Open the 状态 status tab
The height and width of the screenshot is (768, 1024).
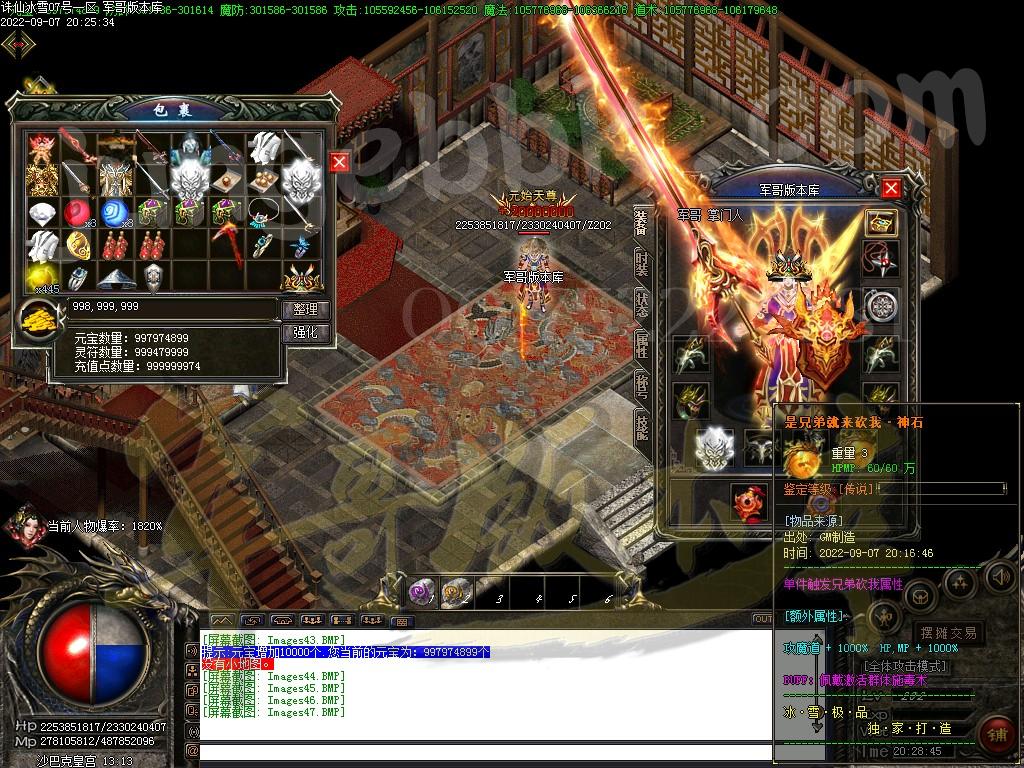[x=641, y=304]
